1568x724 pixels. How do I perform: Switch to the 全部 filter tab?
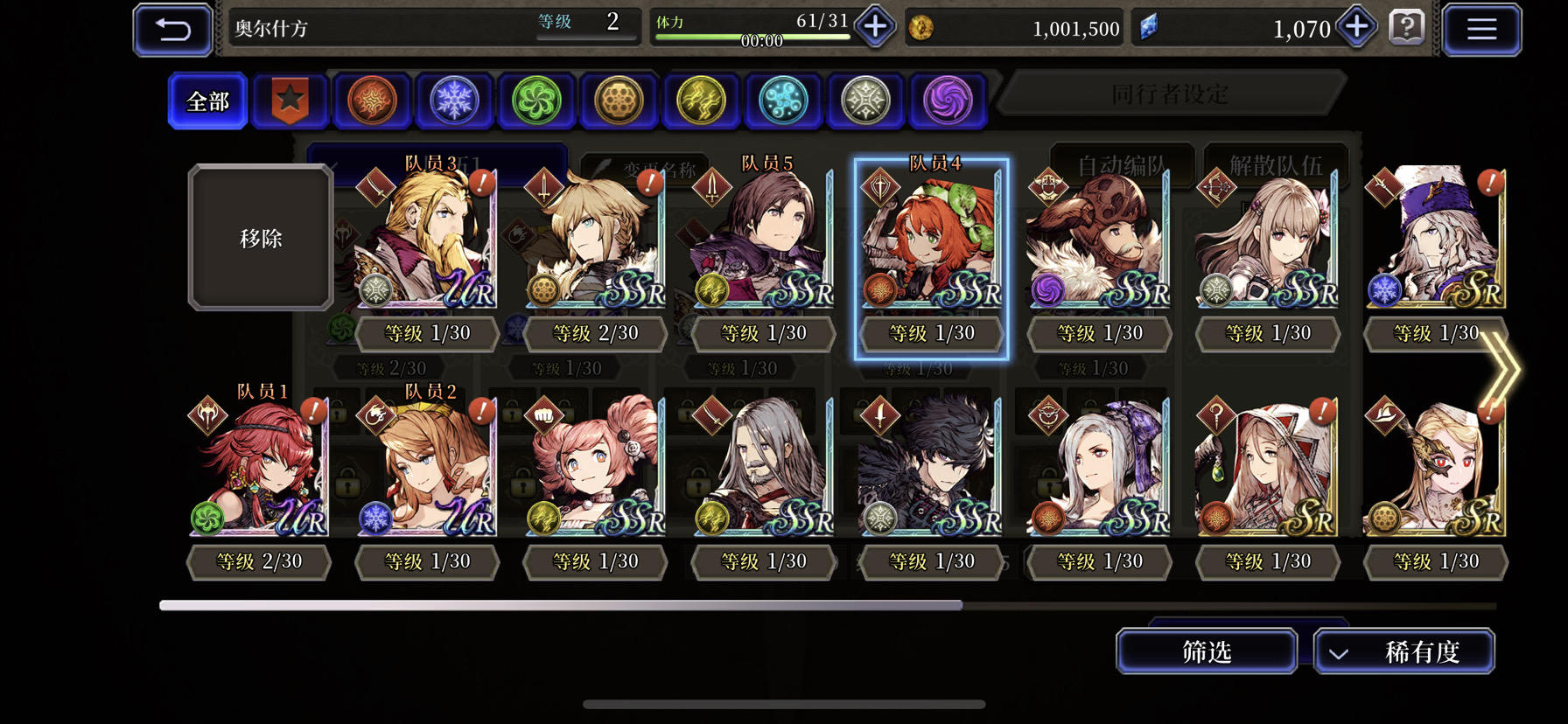pos(206,101)
